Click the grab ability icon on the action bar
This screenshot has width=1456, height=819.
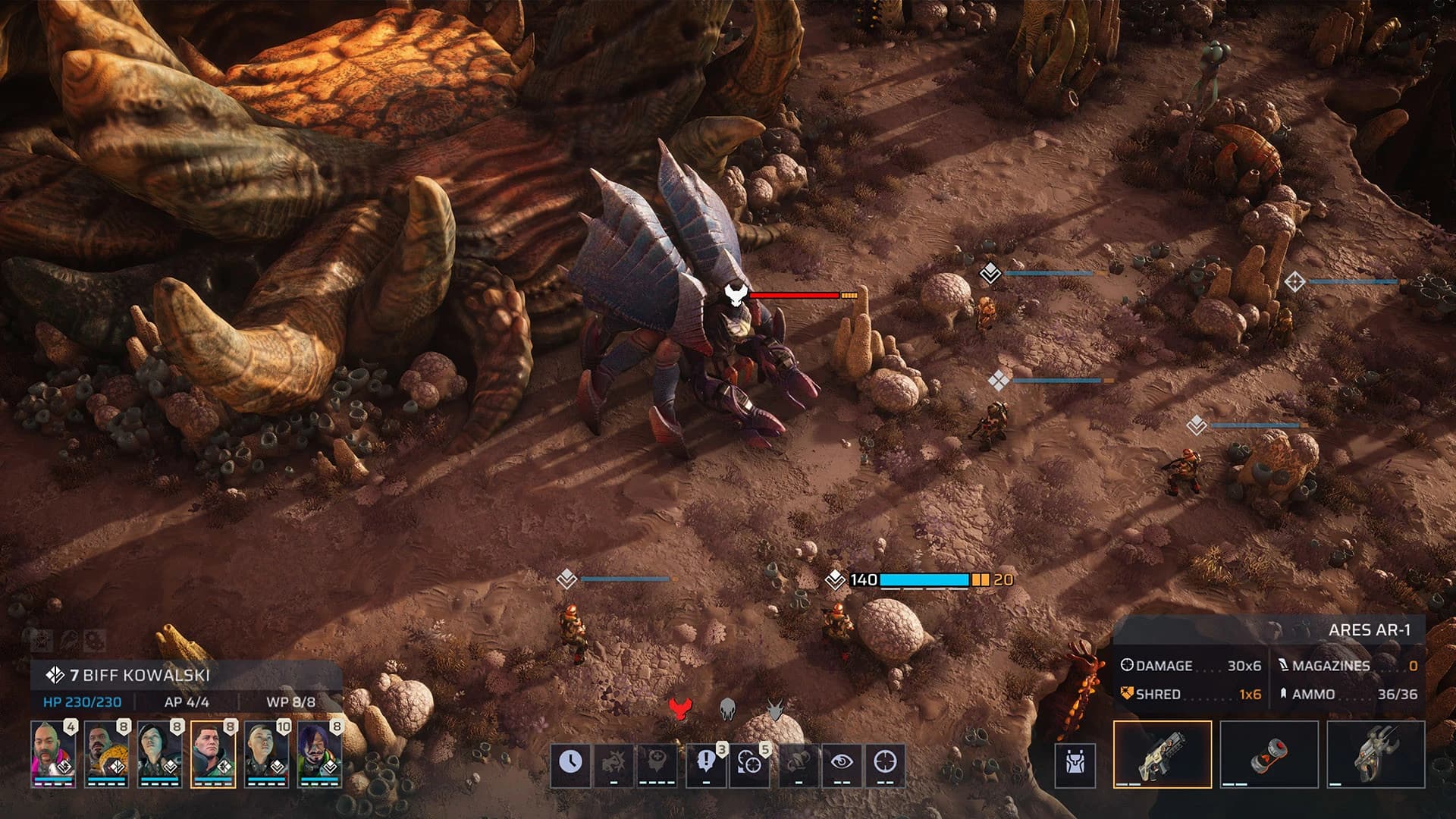pos(798,764)
